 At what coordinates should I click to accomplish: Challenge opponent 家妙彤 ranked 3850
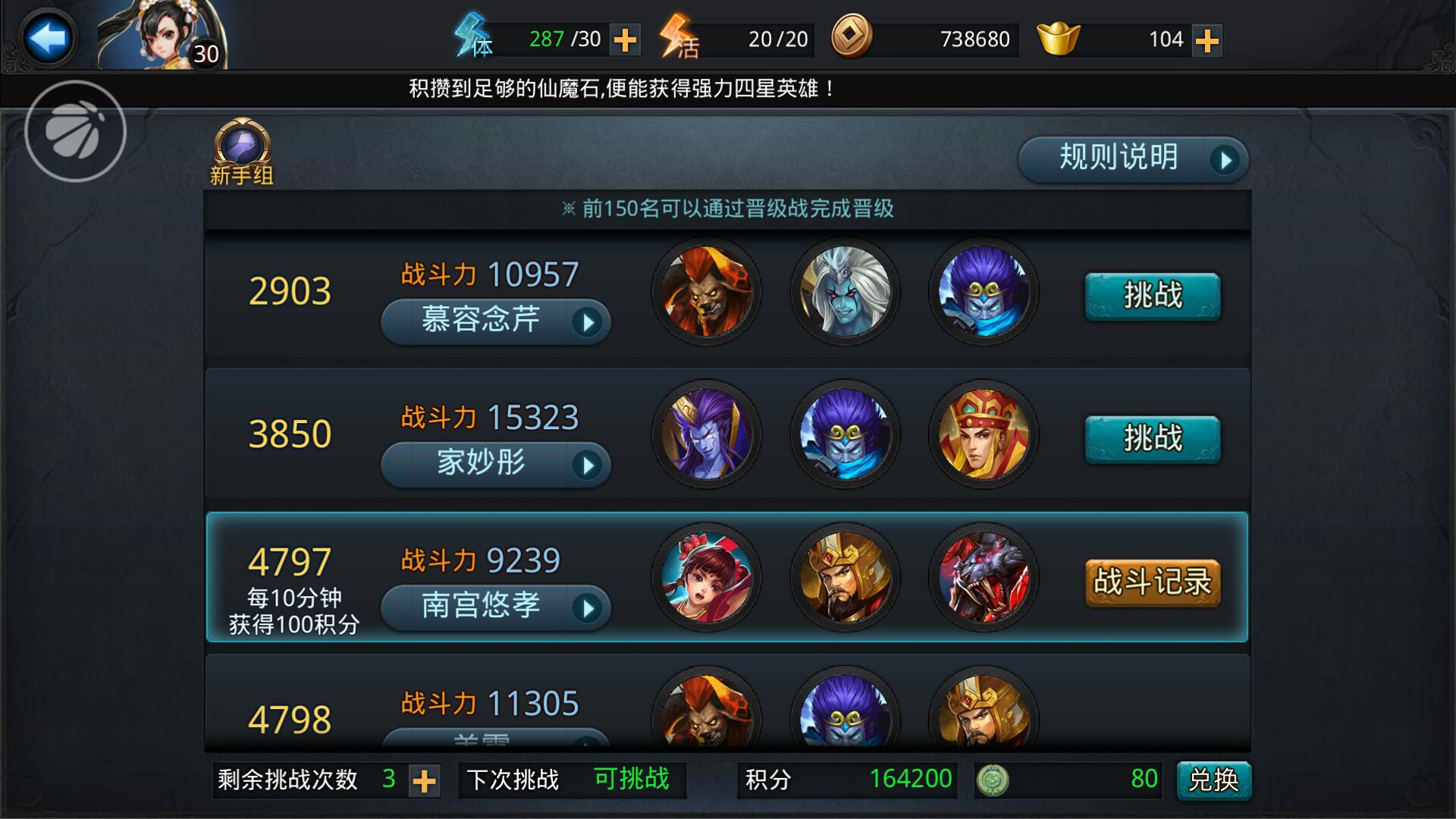coord(1151,438)
